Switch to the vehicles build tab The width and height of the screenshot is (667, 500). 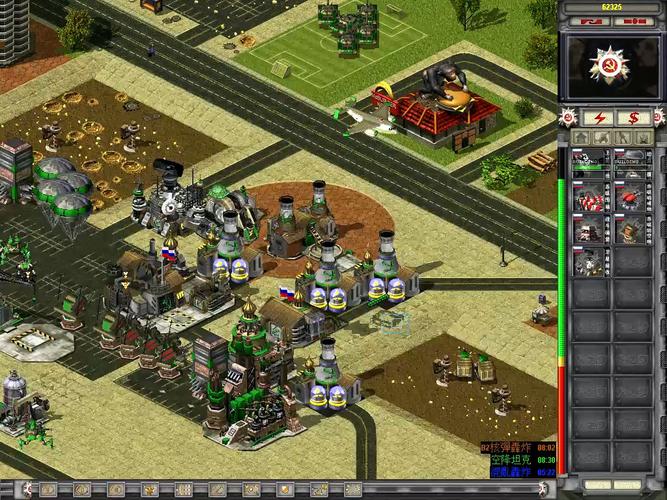click(643, 137)
